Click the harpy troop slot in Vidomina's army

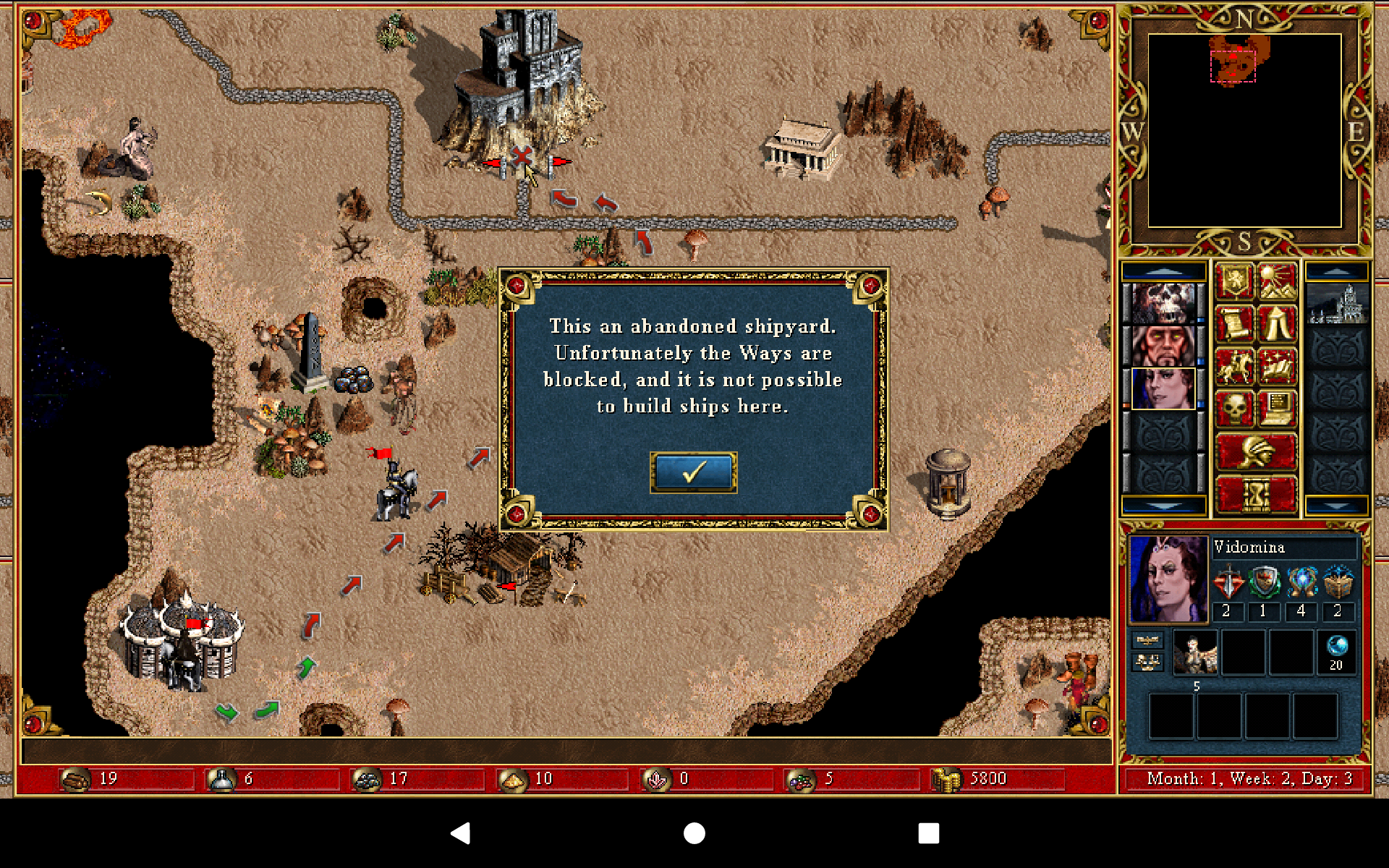[1194, 652]
